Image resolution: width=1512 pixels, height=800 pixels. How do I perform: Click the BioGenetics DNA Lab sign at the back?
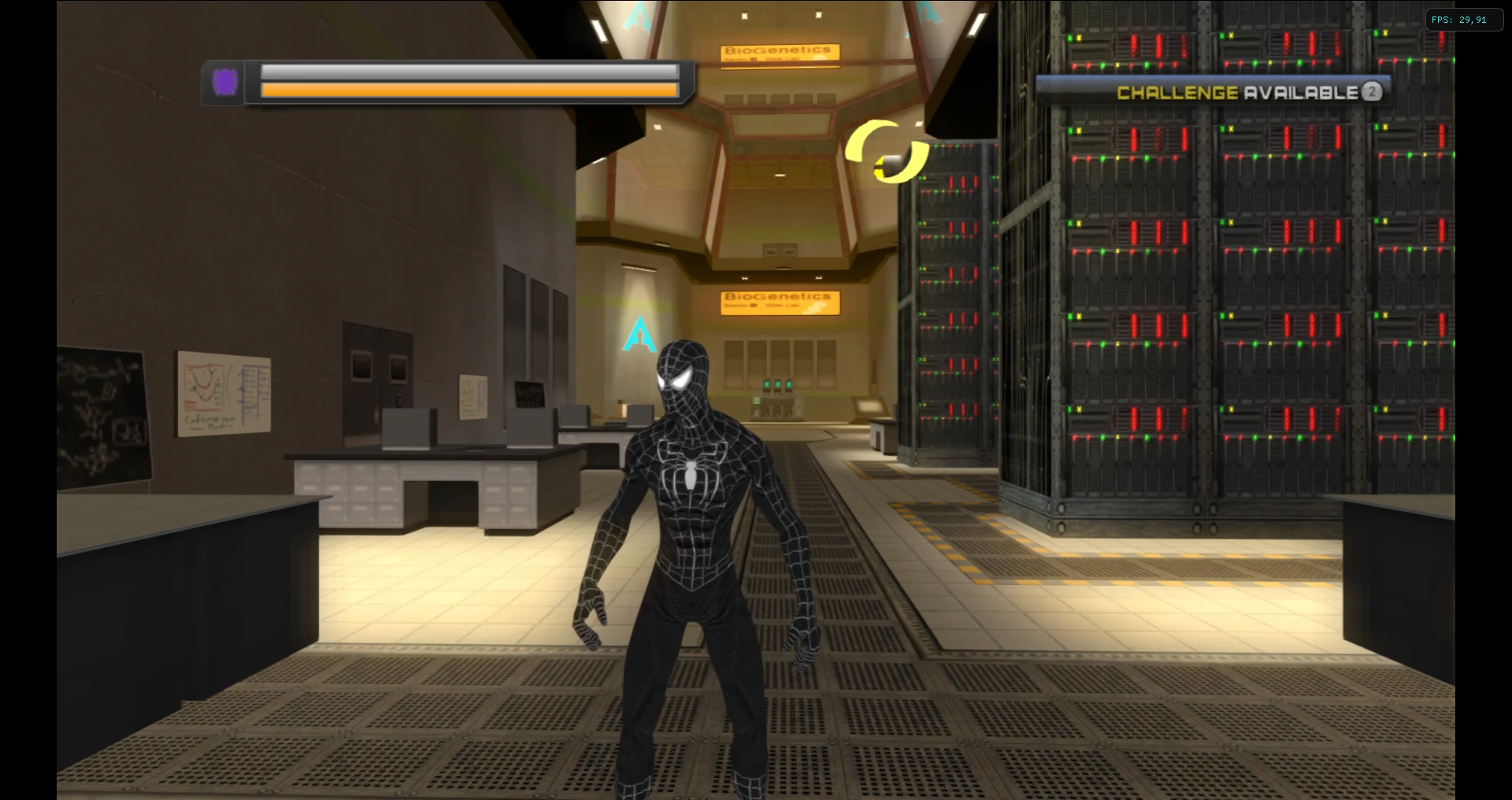click(x=779, y=302)
